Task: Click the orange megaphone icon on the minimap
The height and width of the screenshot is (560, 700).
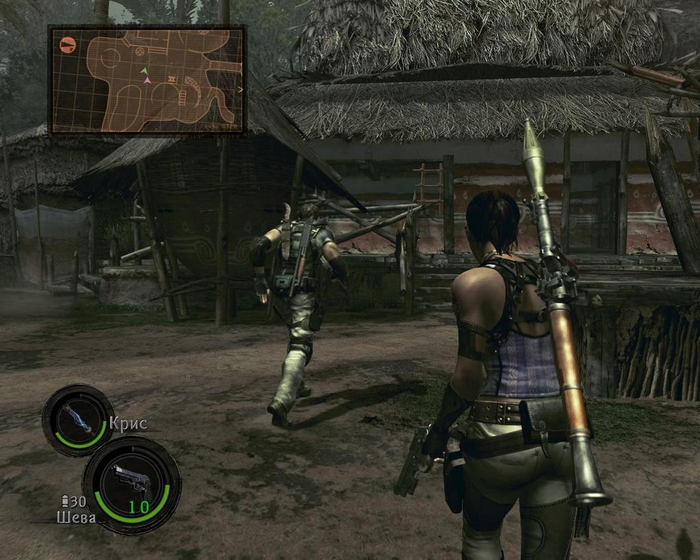Action: point(68,44)
